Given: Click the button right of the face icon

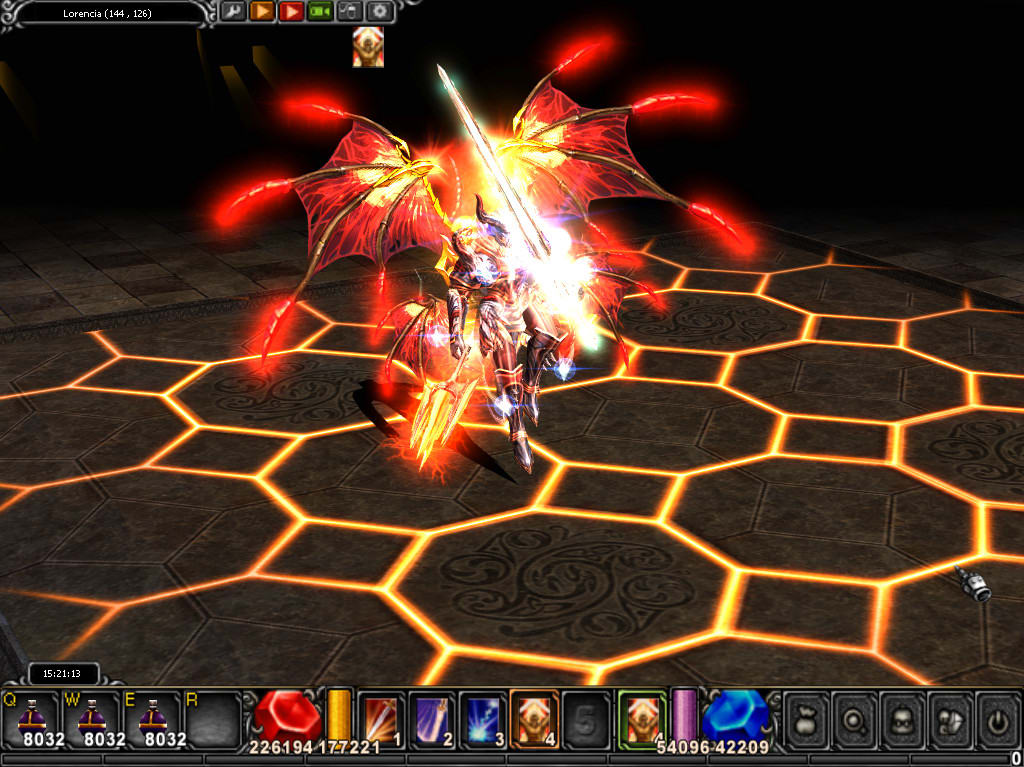Looking at the screenshot, I should [x=950, y=719].
